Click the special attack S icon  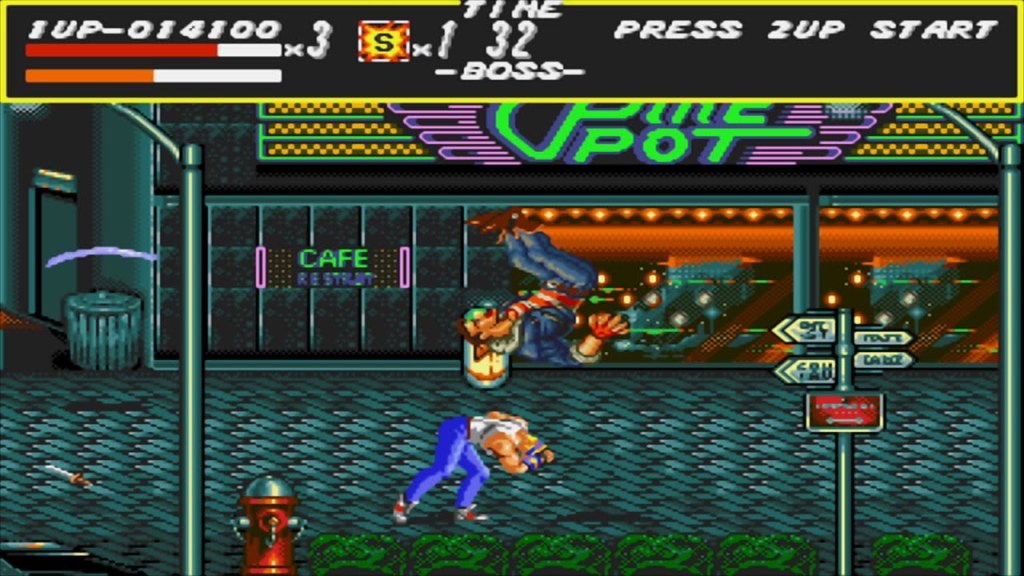[x=383, y=42]
